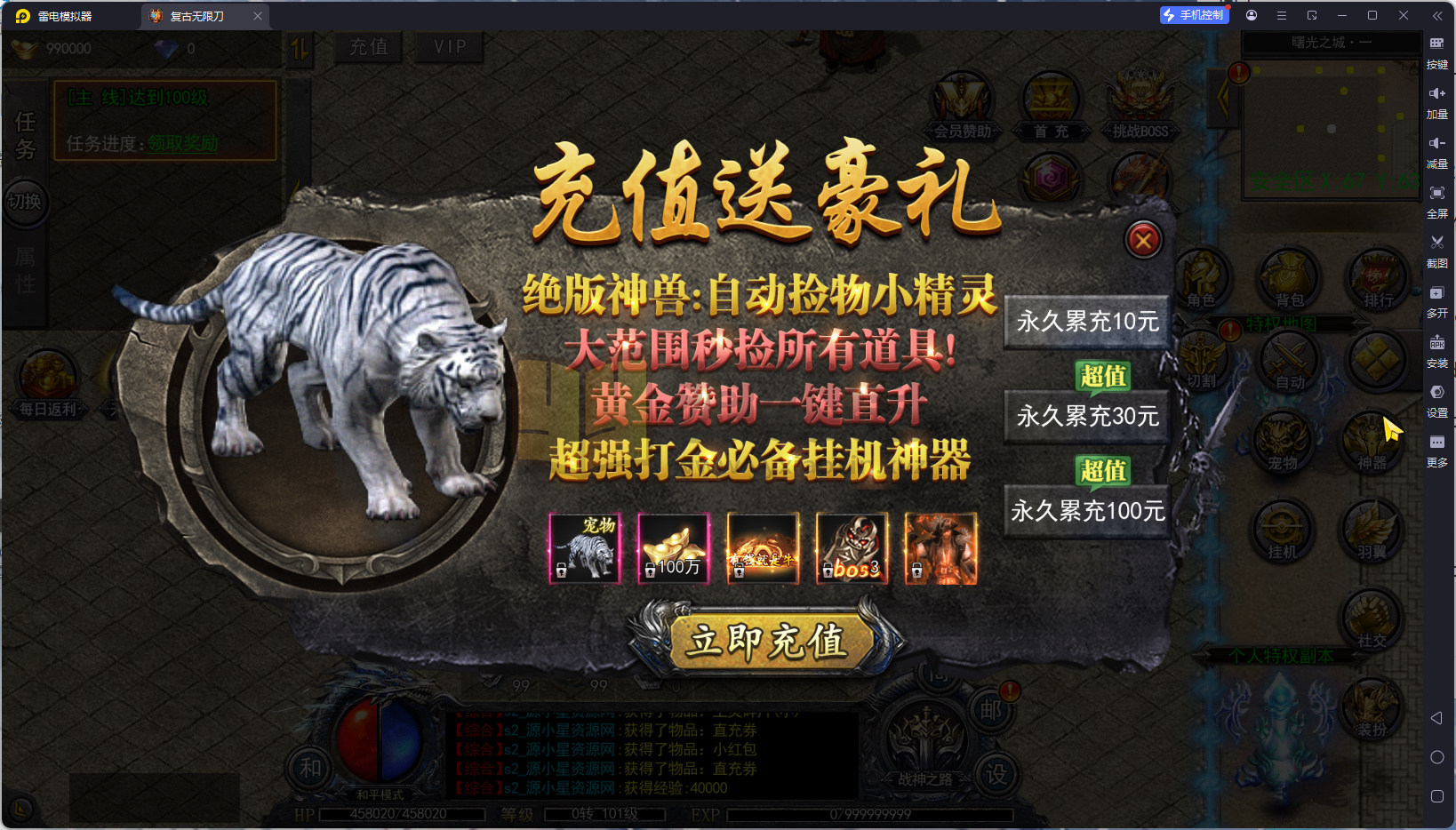
Task: Select the 100万 gold reward thumbnail
Action: coord(673,548)
